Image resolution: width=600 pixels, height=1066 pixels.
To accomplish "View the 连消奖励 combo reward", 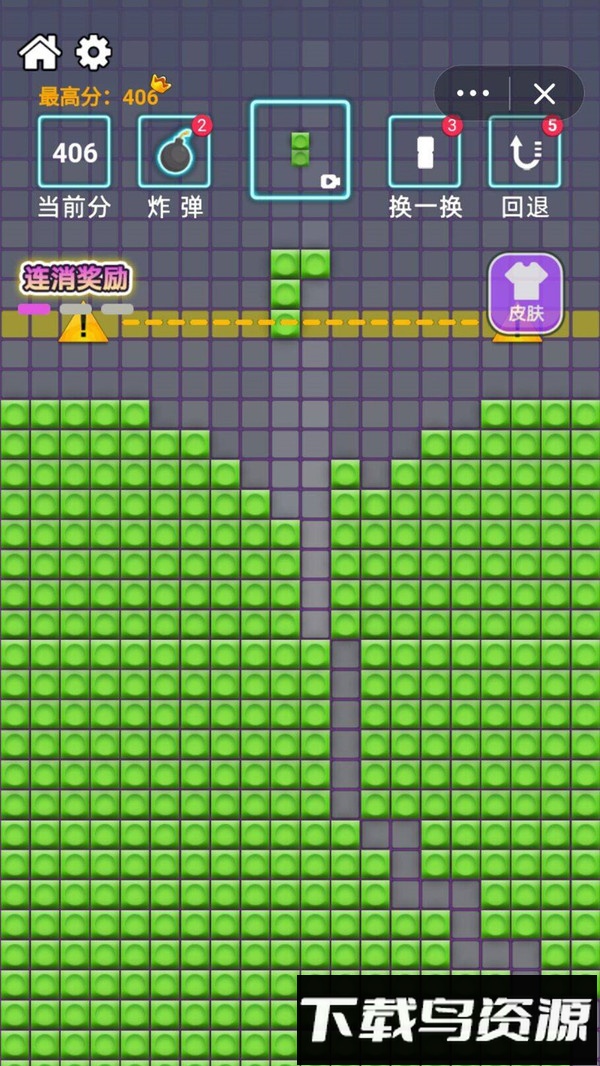I will tap(77, 279).
